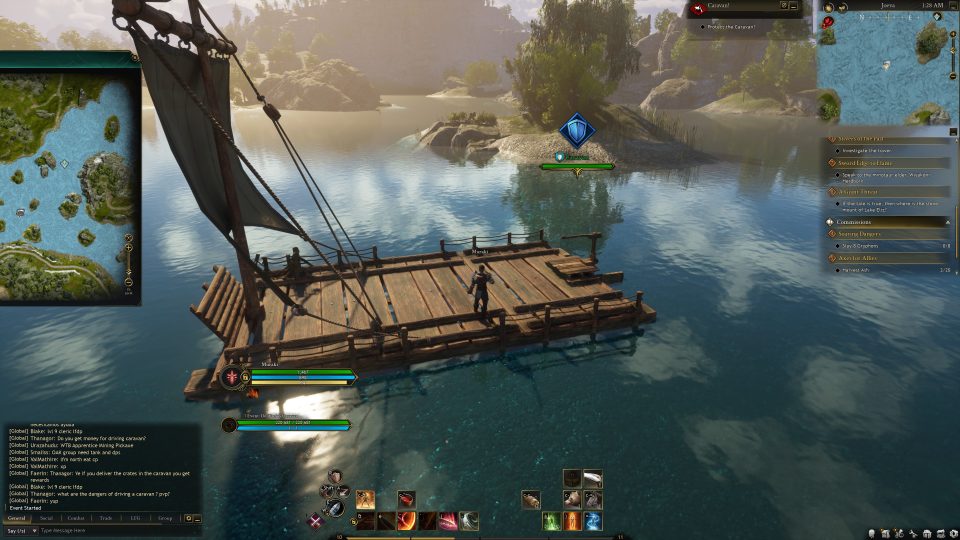Open the Social chat tab
960x540 pixels.
point(46,518)
